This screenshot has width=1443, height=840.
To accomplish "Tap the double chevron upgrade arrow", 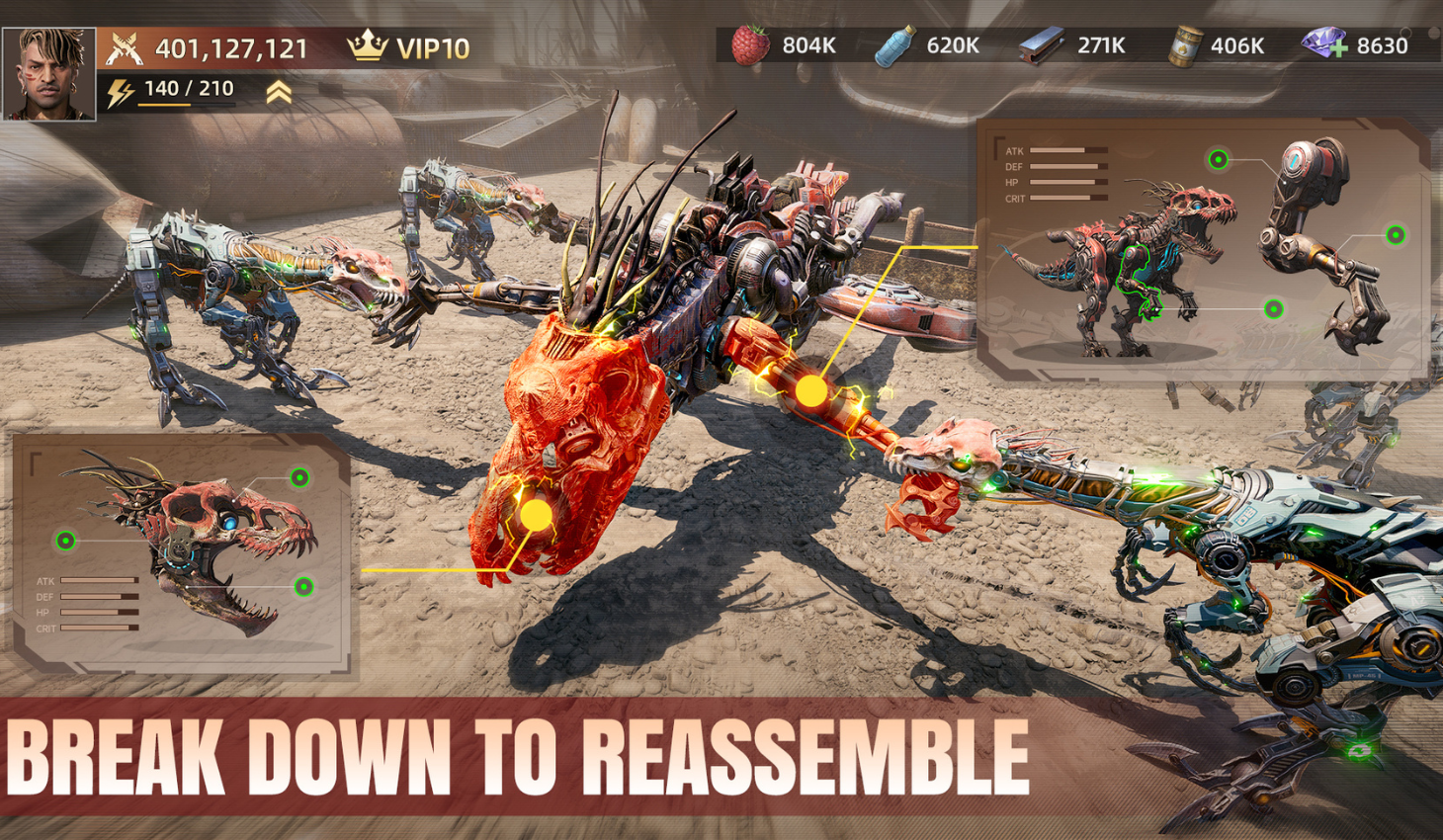I will coord(279,93).
